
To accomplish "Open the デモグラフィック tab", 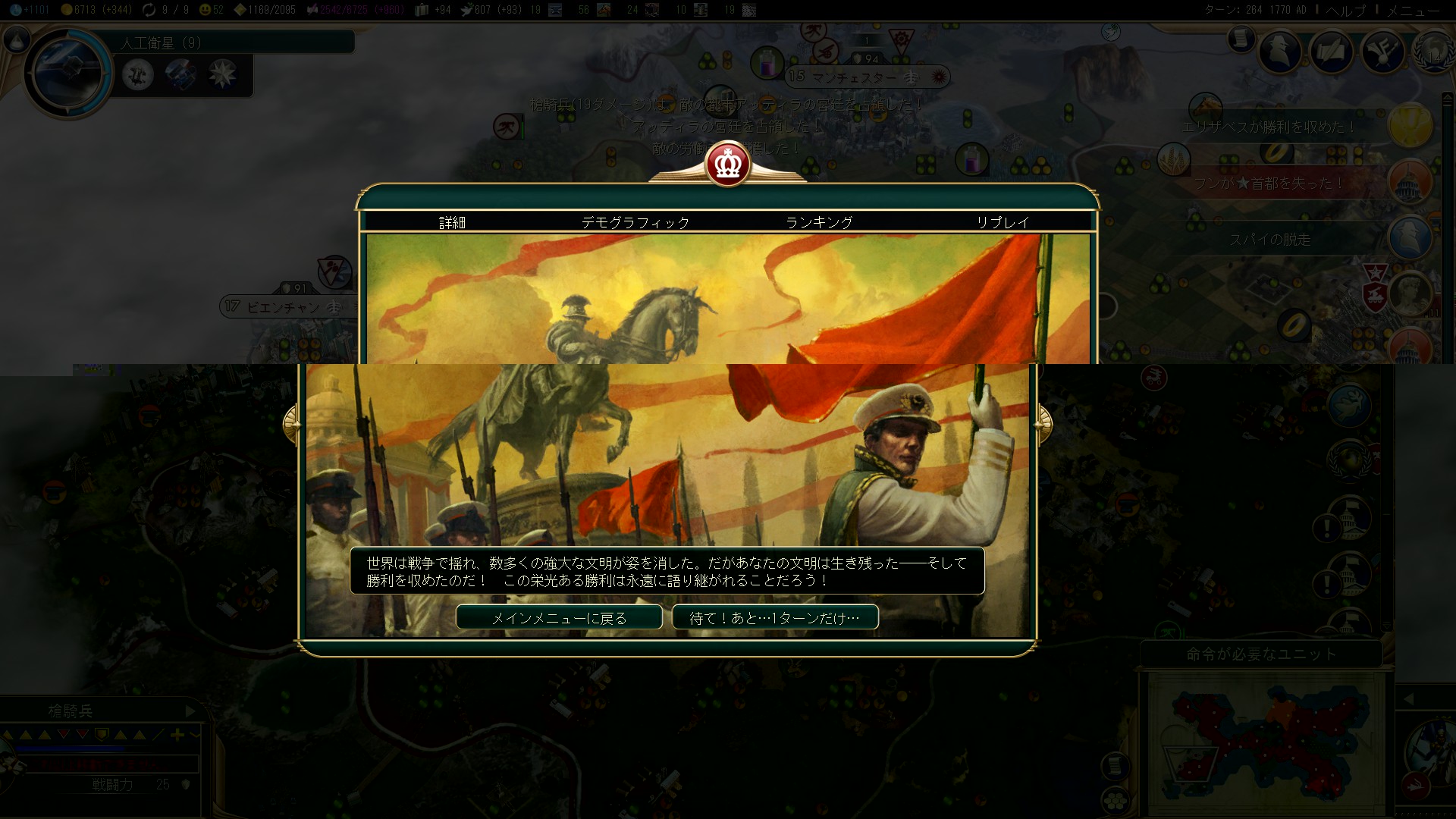I will [x=635, y=222].
